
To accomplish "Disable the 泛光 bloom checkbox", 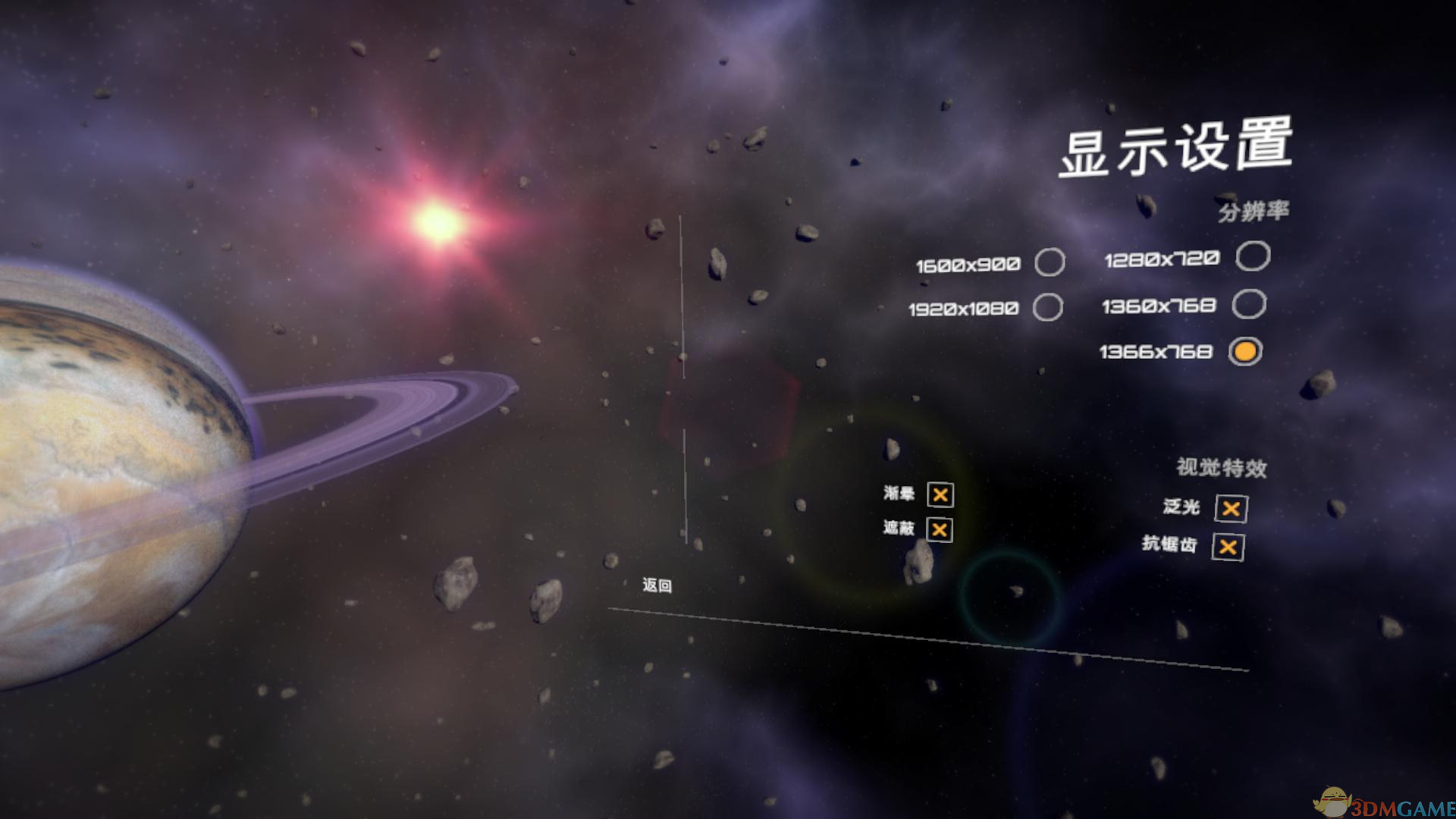I will tap(1231, 509).
